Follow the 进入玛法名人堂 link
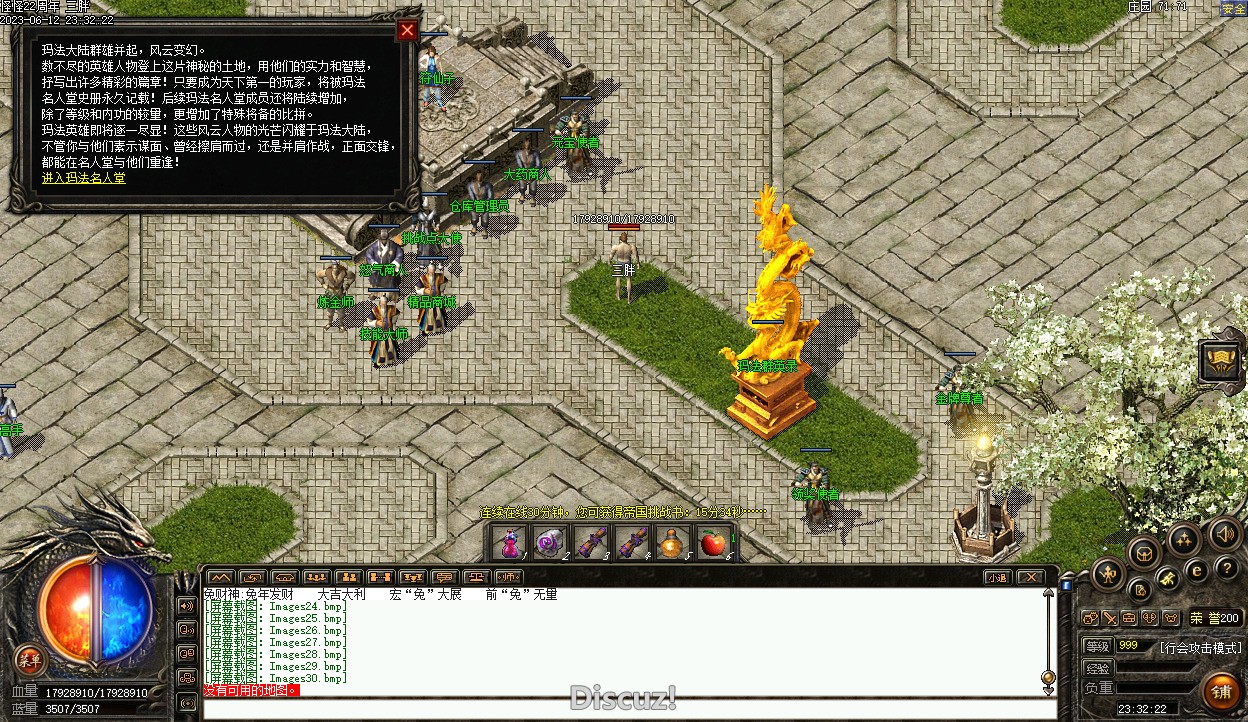The image size is (1248, 722). click(84, 178)
